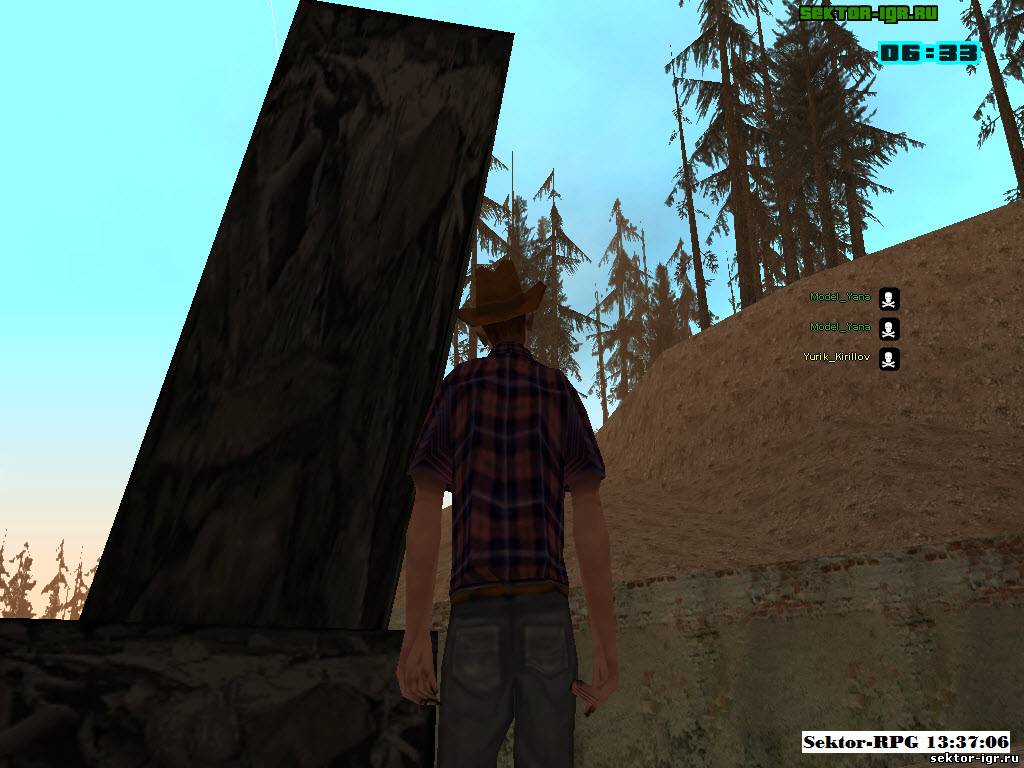Click the green SEKTOR-IGR.RU server logo
The image size is (1024, 768).
pos(867,14)
